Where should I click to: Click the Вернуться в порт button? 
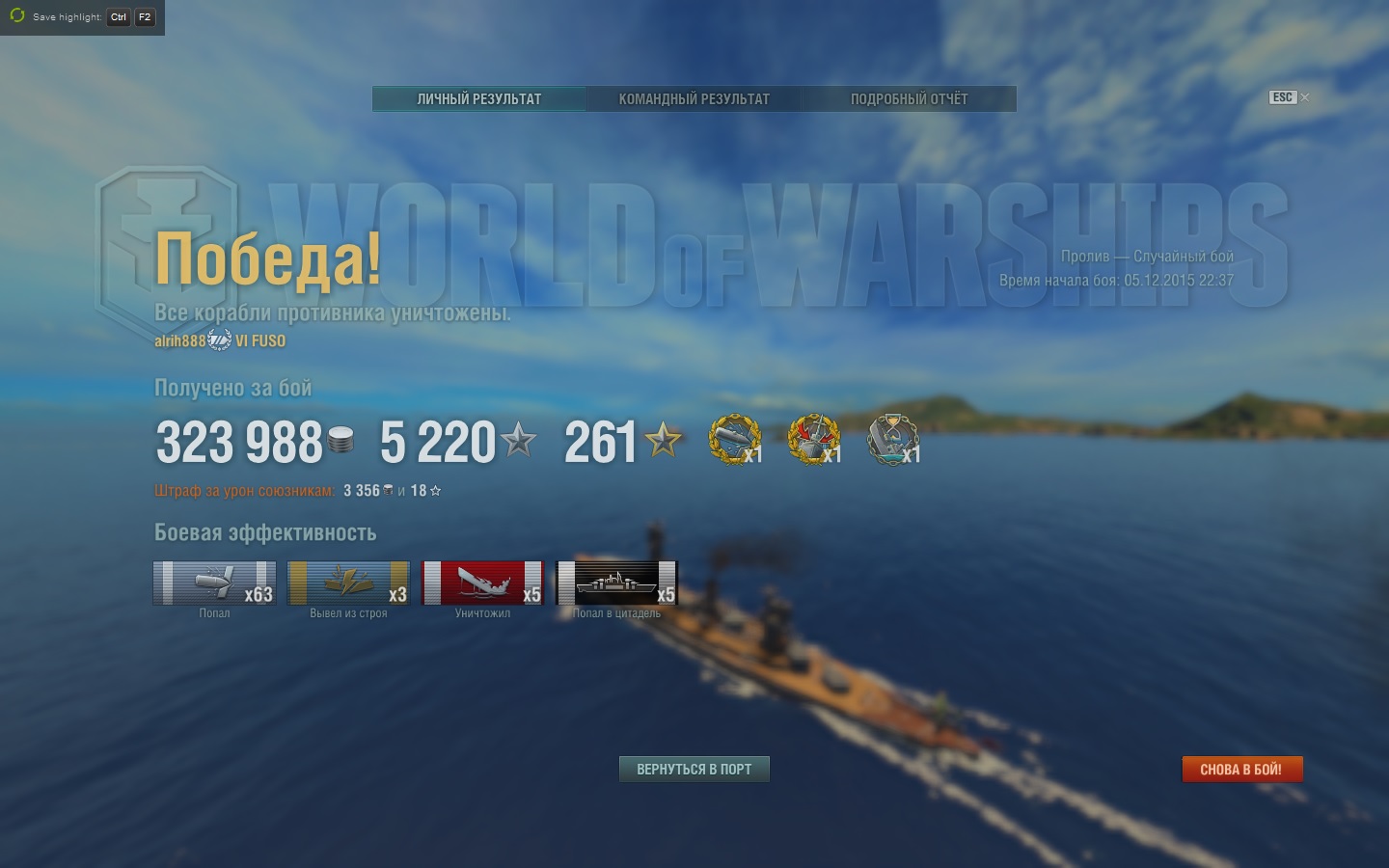[x=694, y=769]
